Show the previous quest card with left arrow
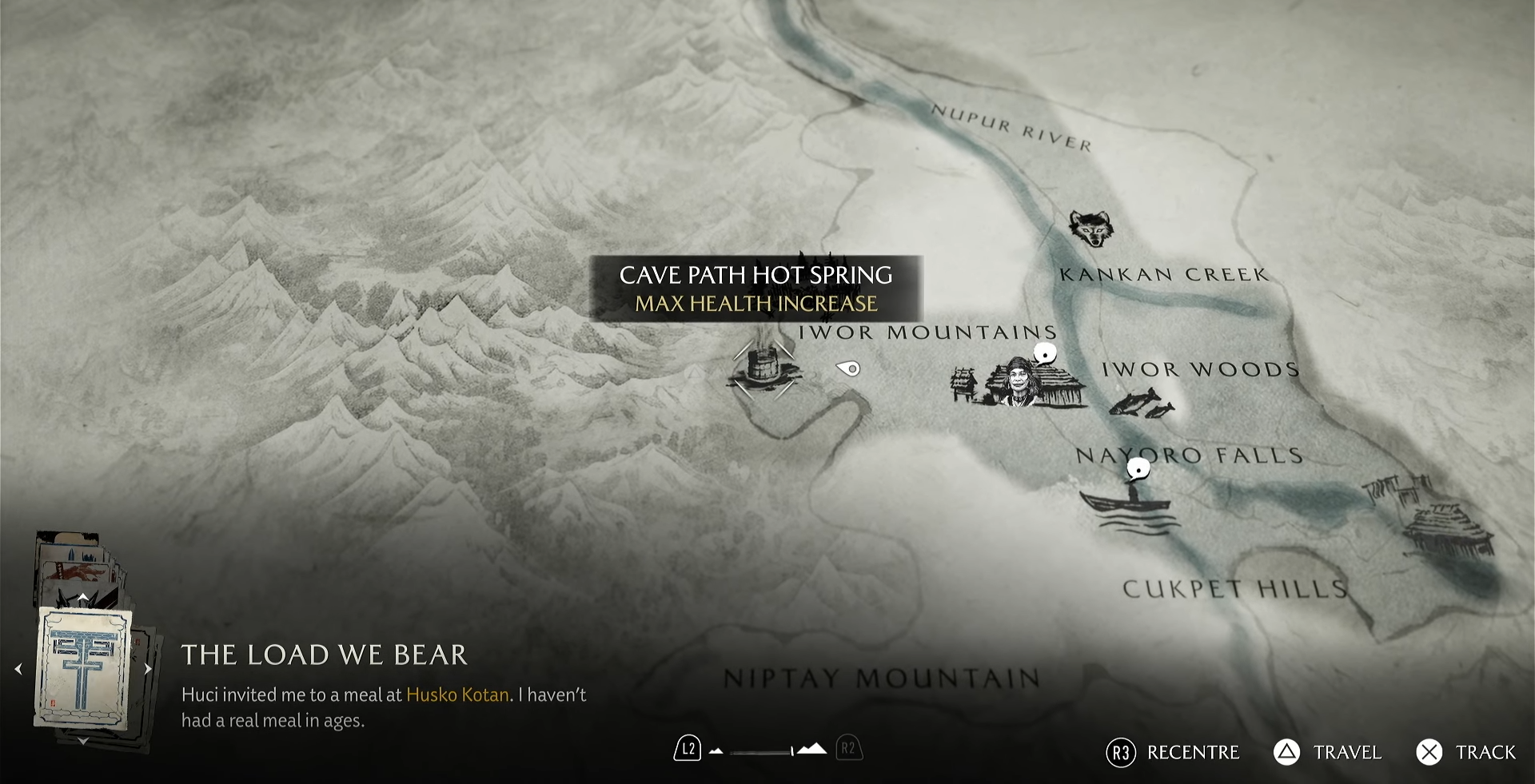The height and width of the screenshot is (784, 1535). click(19, 669)
